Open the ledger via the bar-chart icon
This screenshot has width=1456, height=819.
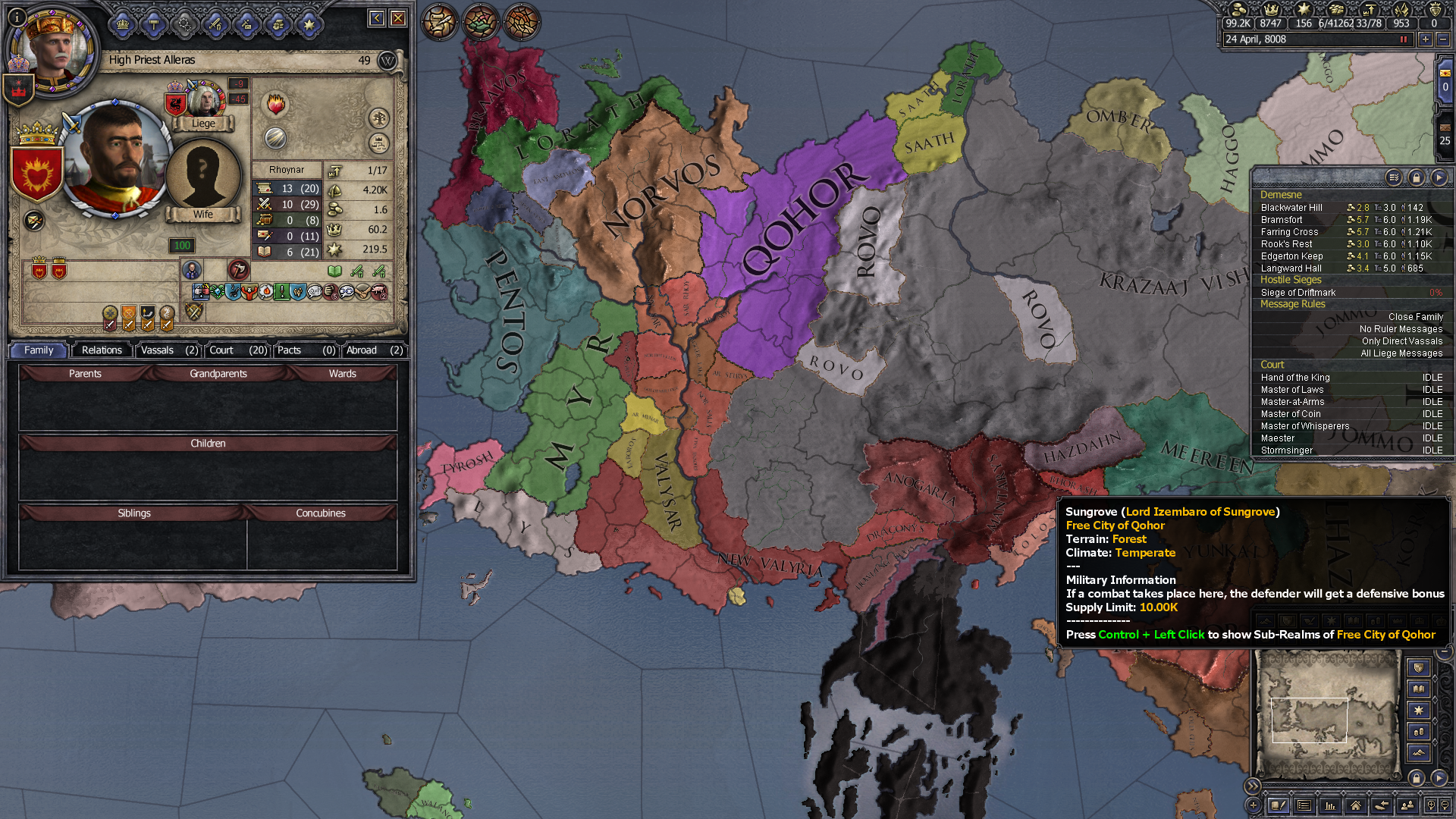1330,806
